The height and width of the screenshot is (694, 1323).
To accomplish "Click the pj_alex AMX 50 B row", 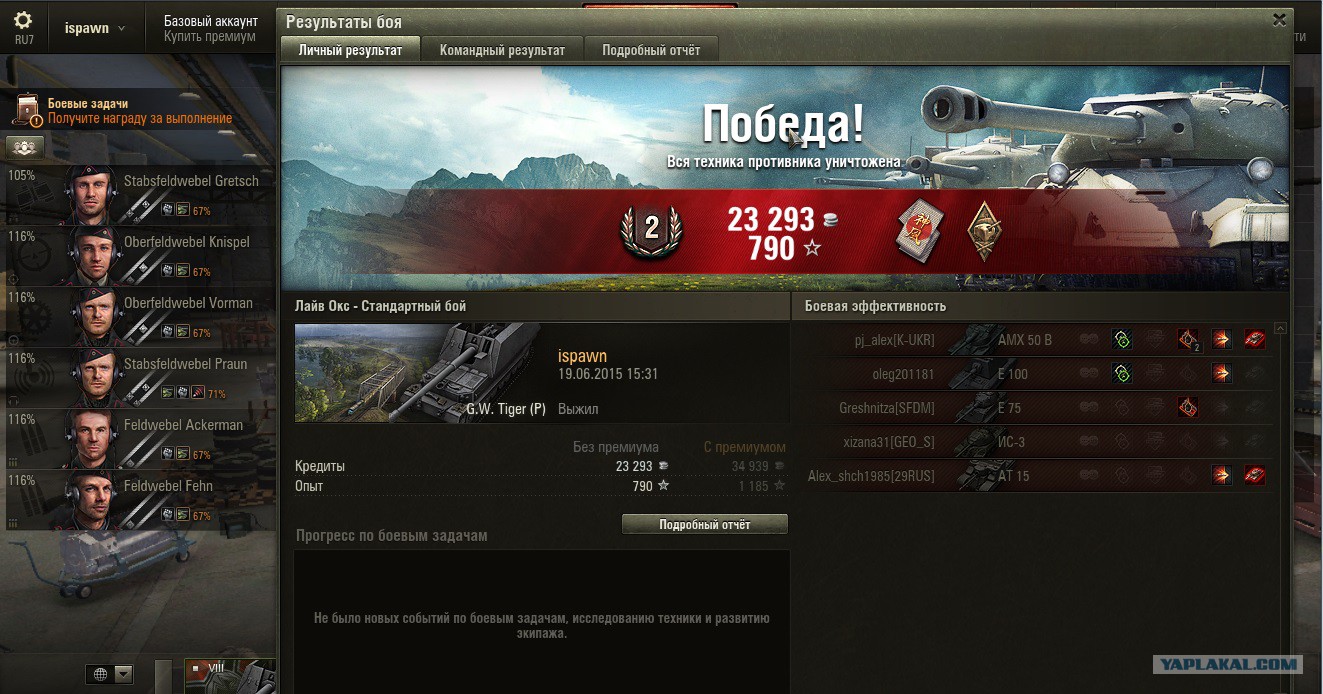I will pos(1038,340).
